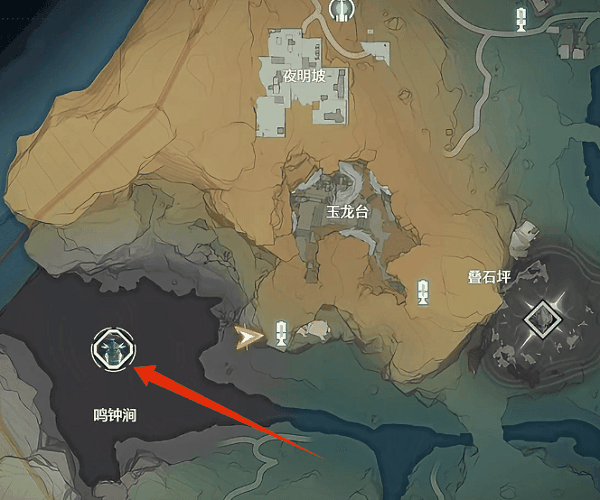Click the player position arrow marker

click(x=244, y=338)
